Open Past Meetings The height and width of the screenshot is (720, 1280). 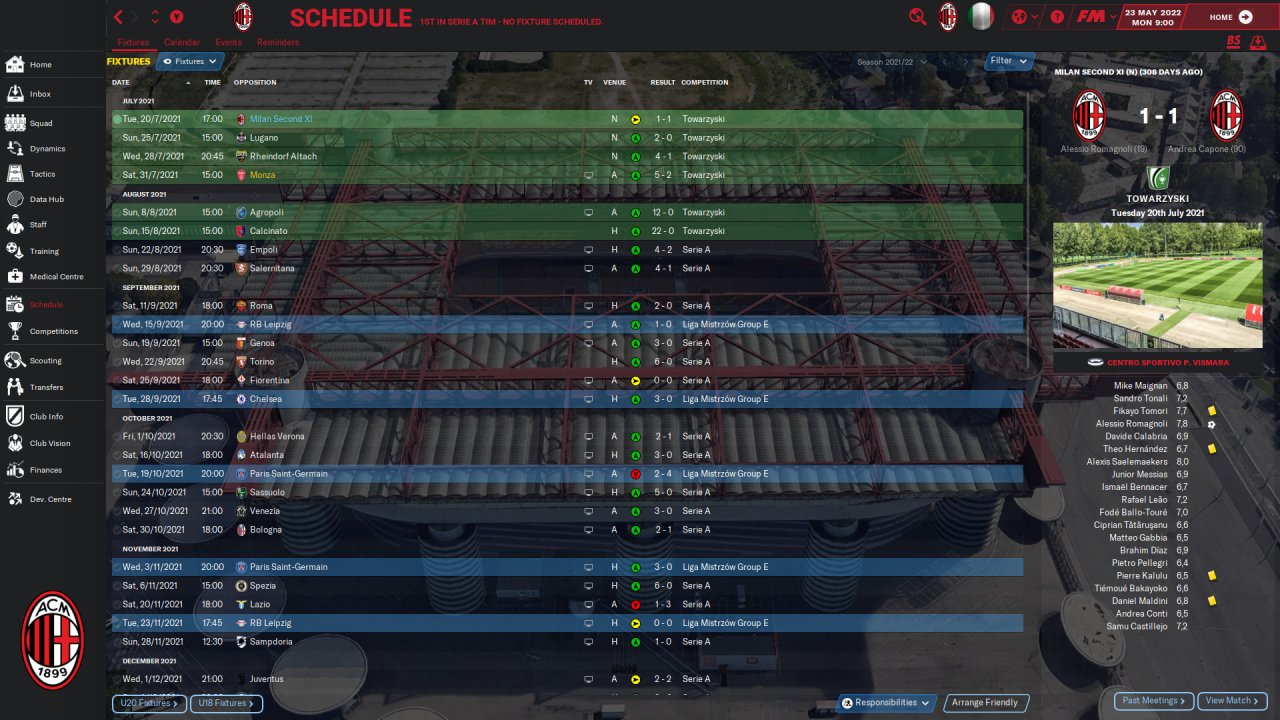point(1153,701)
